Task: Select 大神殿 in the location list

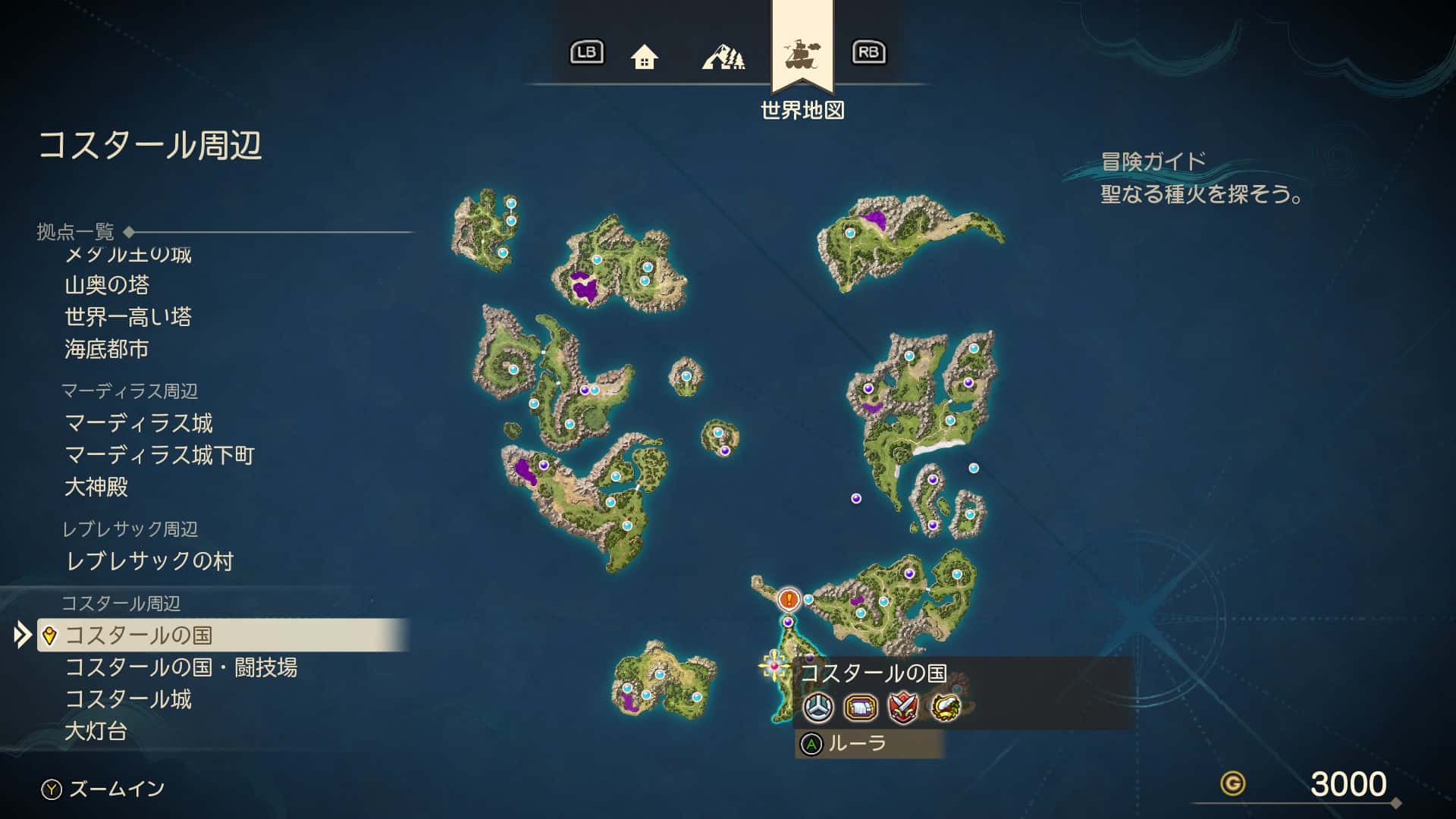Action: [96, 487]
